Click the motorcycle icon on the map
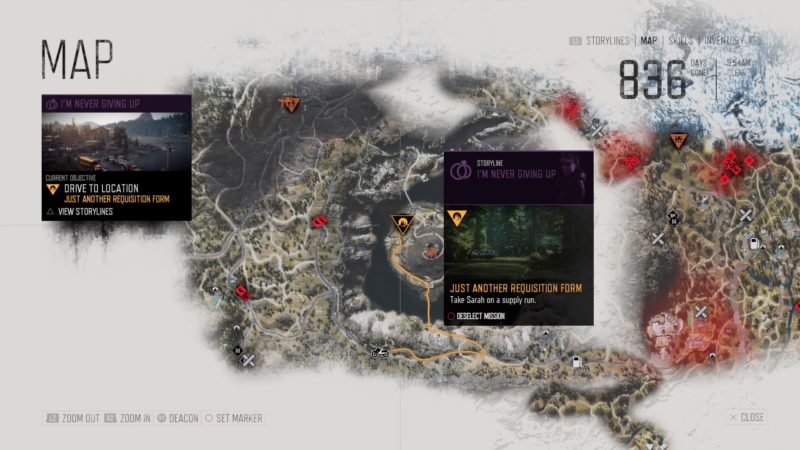The width and height of the screenshot is (800, 450). point(378,352)
